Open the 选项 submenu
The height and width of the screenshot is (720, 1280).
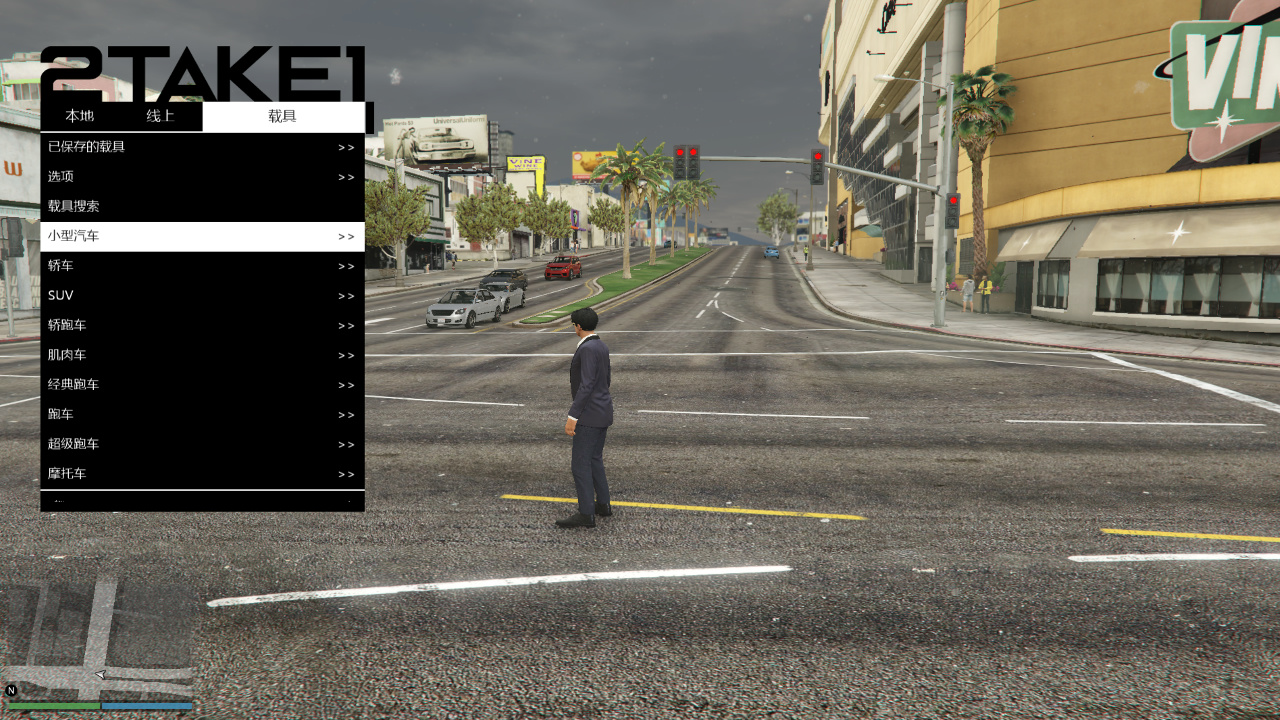pyautogui.click(x=202, y=177)
